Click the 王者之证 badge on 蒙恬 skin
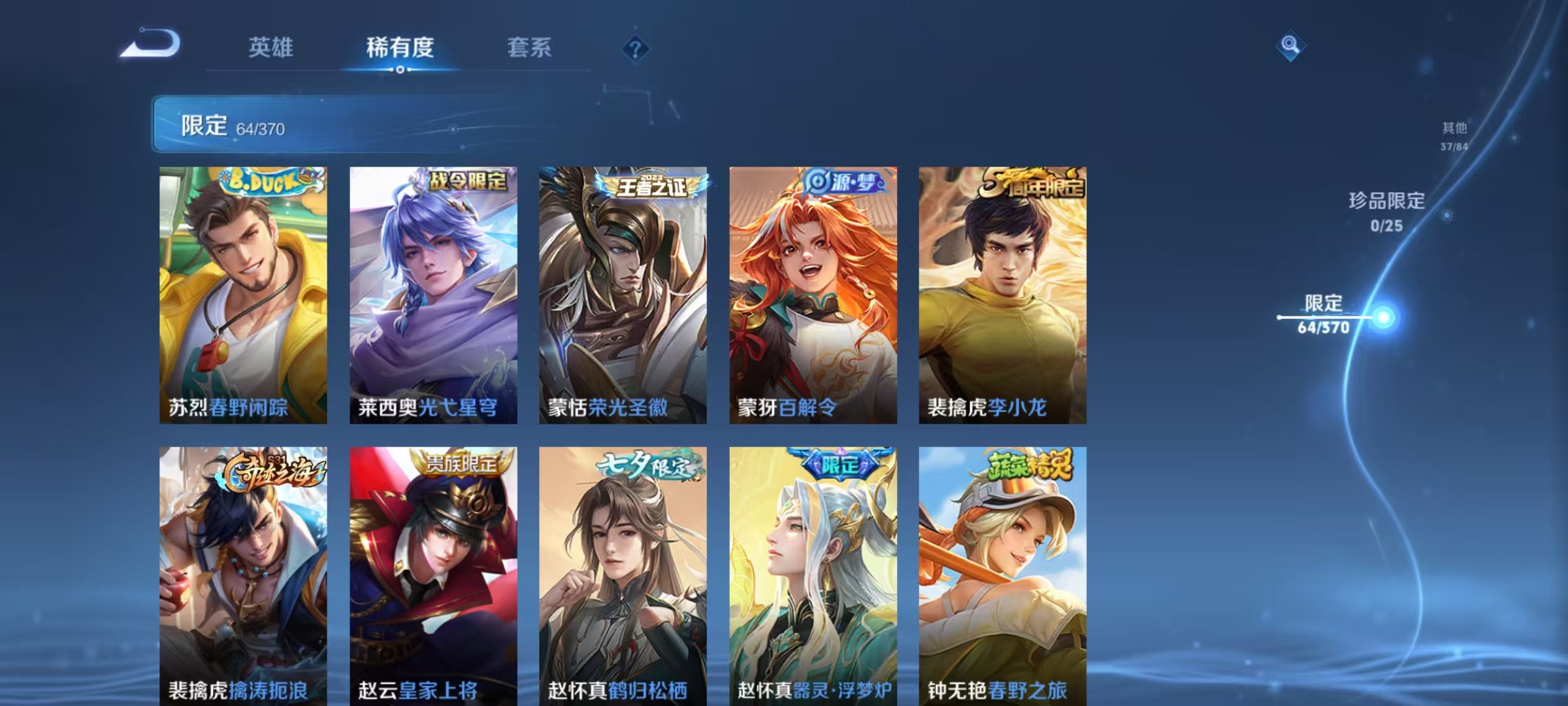The height and width of the screenshot is (706, 1568). pos(653,184)
